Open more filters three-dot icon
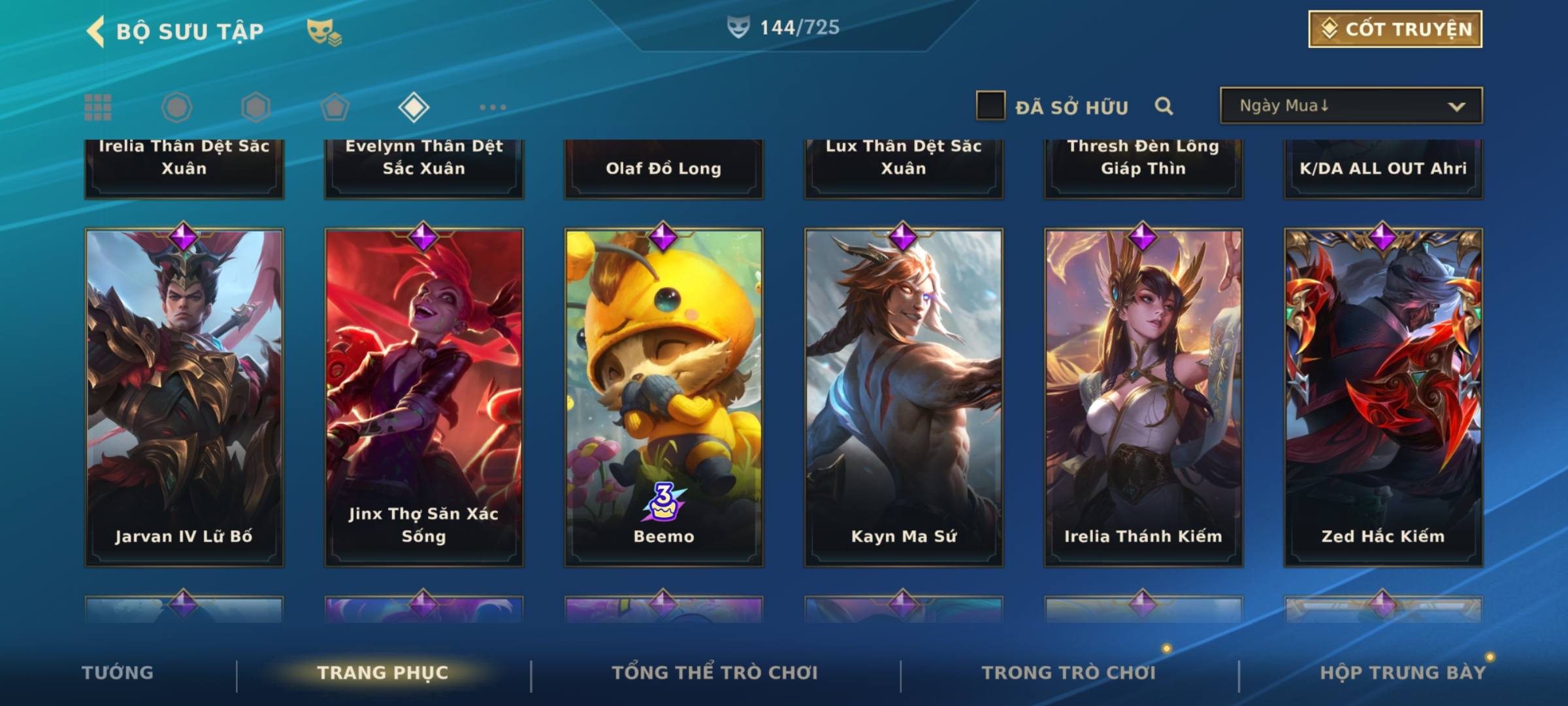Image resolution: width=1568 pixels, height=706 pixels. point(493,107)
